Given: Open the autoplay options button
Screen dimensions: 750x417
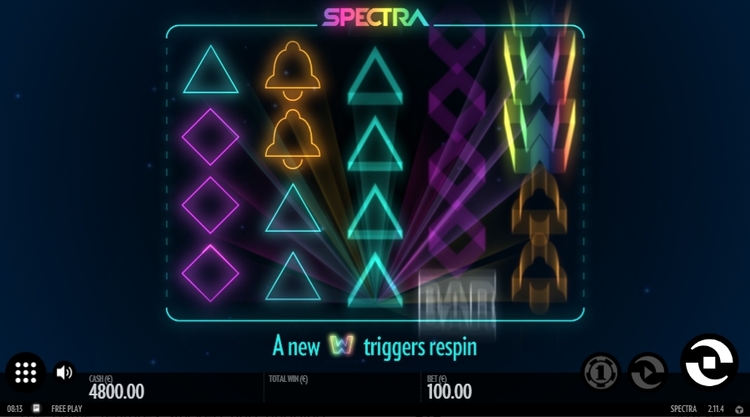Looking at the screenshot, I should (647, 372).
